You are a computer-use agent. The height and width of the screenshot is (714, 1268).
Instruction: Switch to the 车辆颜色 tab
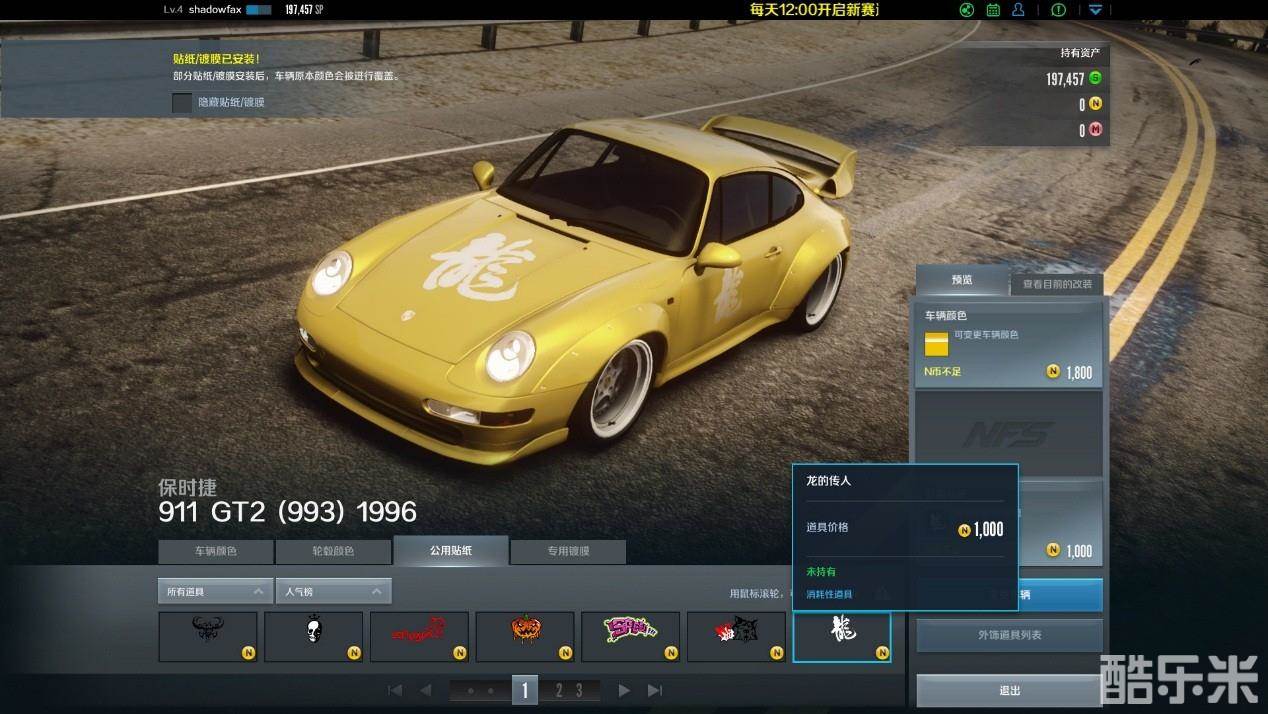click(x=215, y=551)
